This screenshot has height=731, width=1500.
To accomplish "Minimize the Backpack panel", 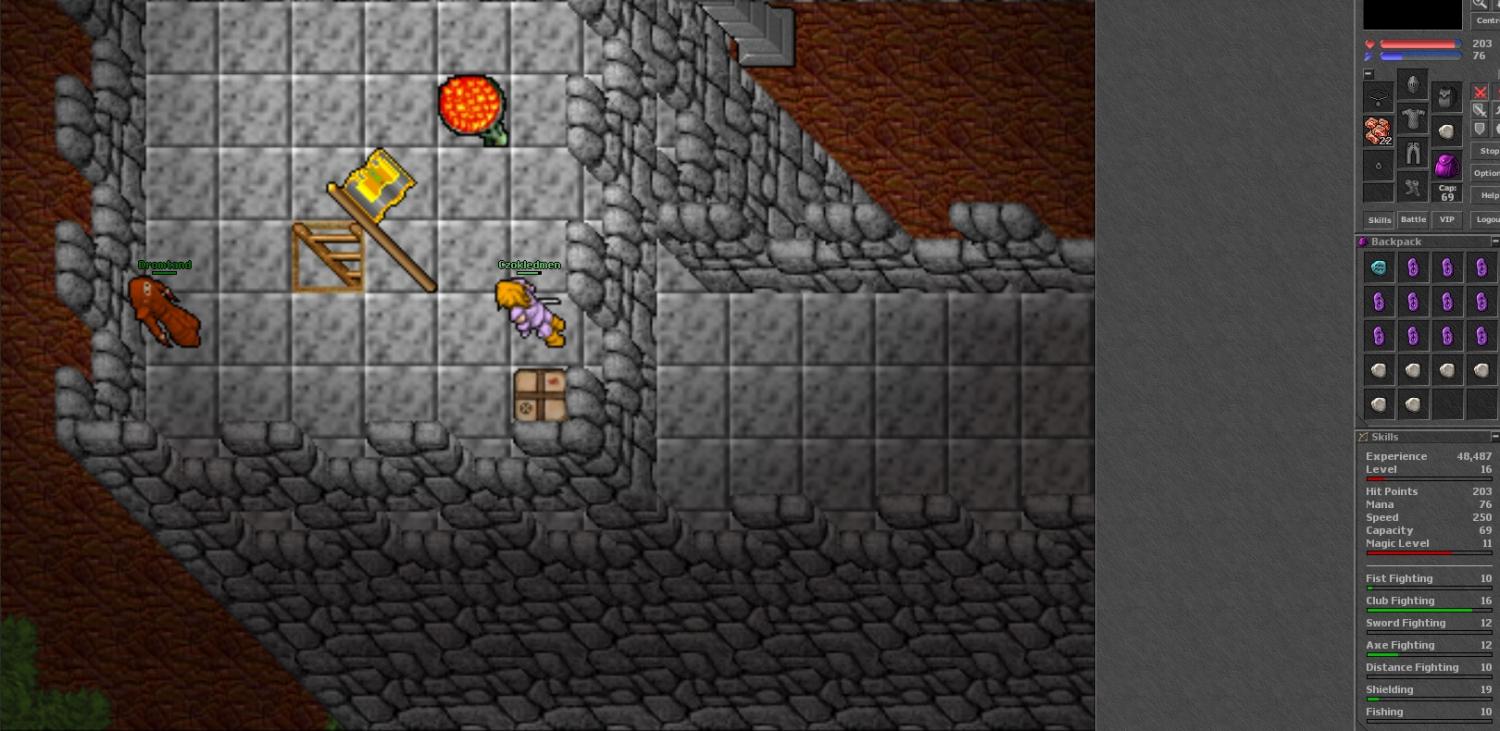I will 1495,242.
